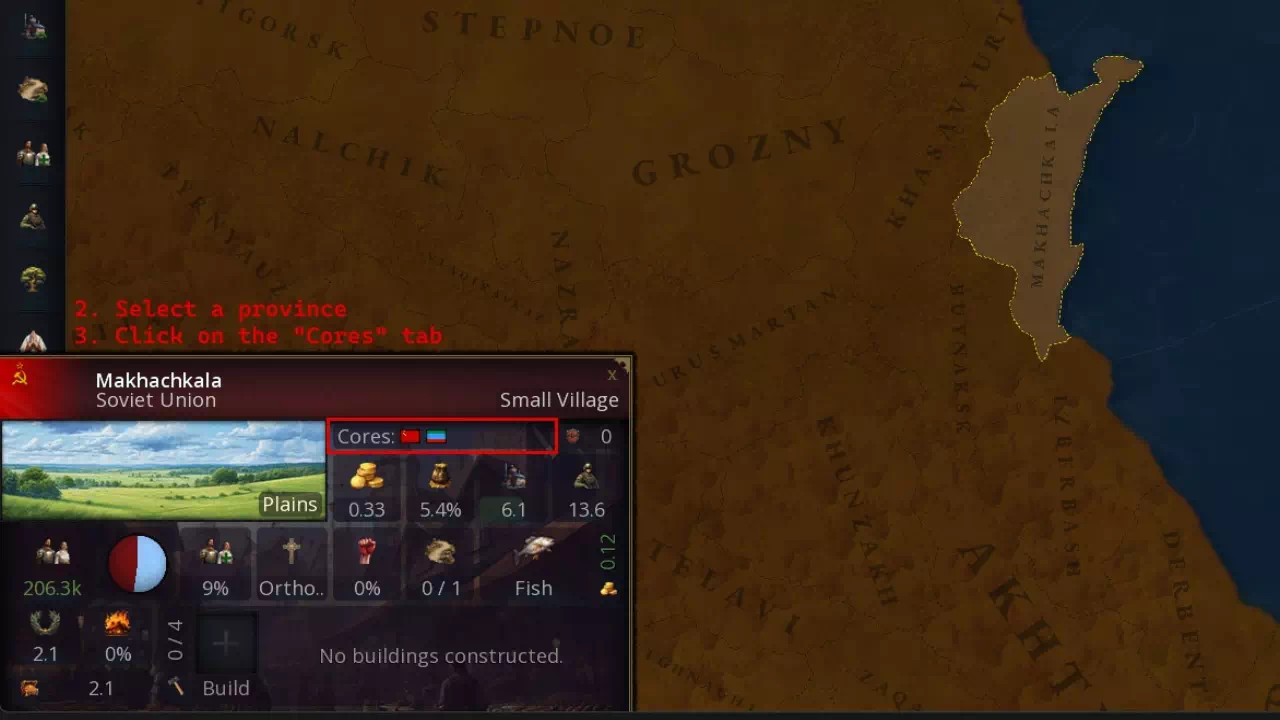Open the population pie chart
This screenshot has height=720, width=1280.
point(137,564)
